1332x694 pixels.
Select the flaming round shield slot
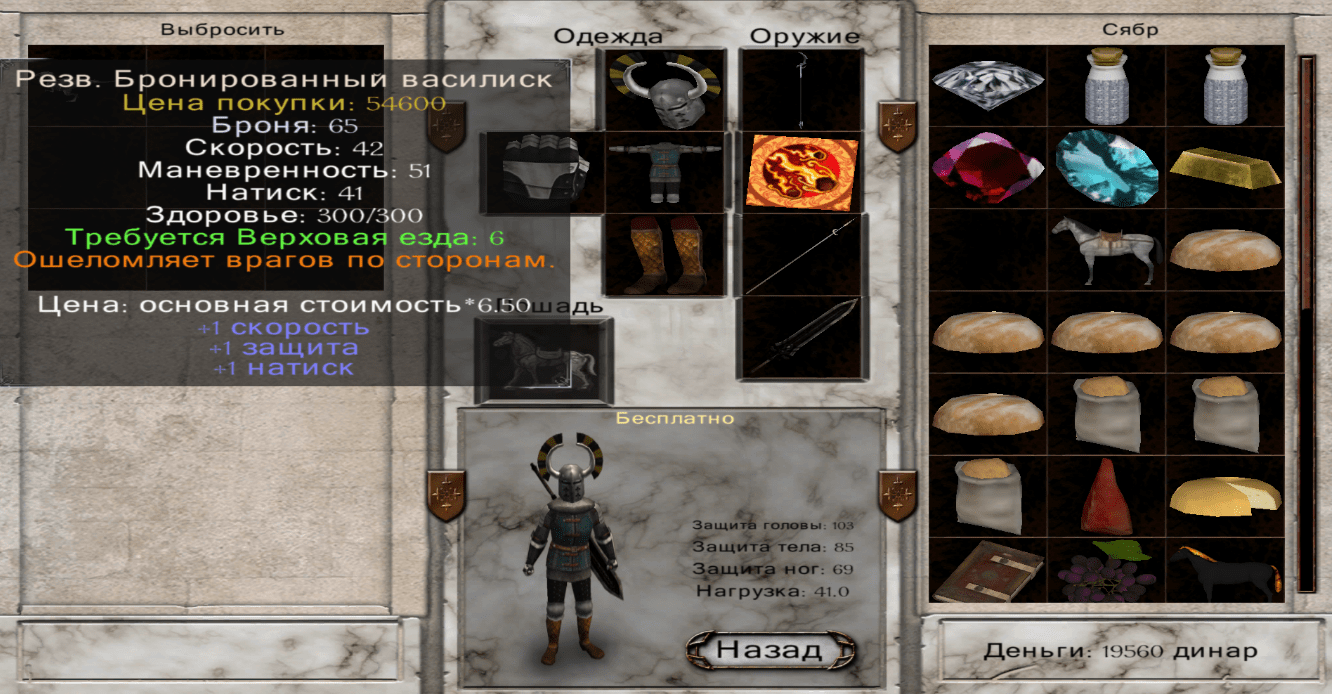[802, 172]
